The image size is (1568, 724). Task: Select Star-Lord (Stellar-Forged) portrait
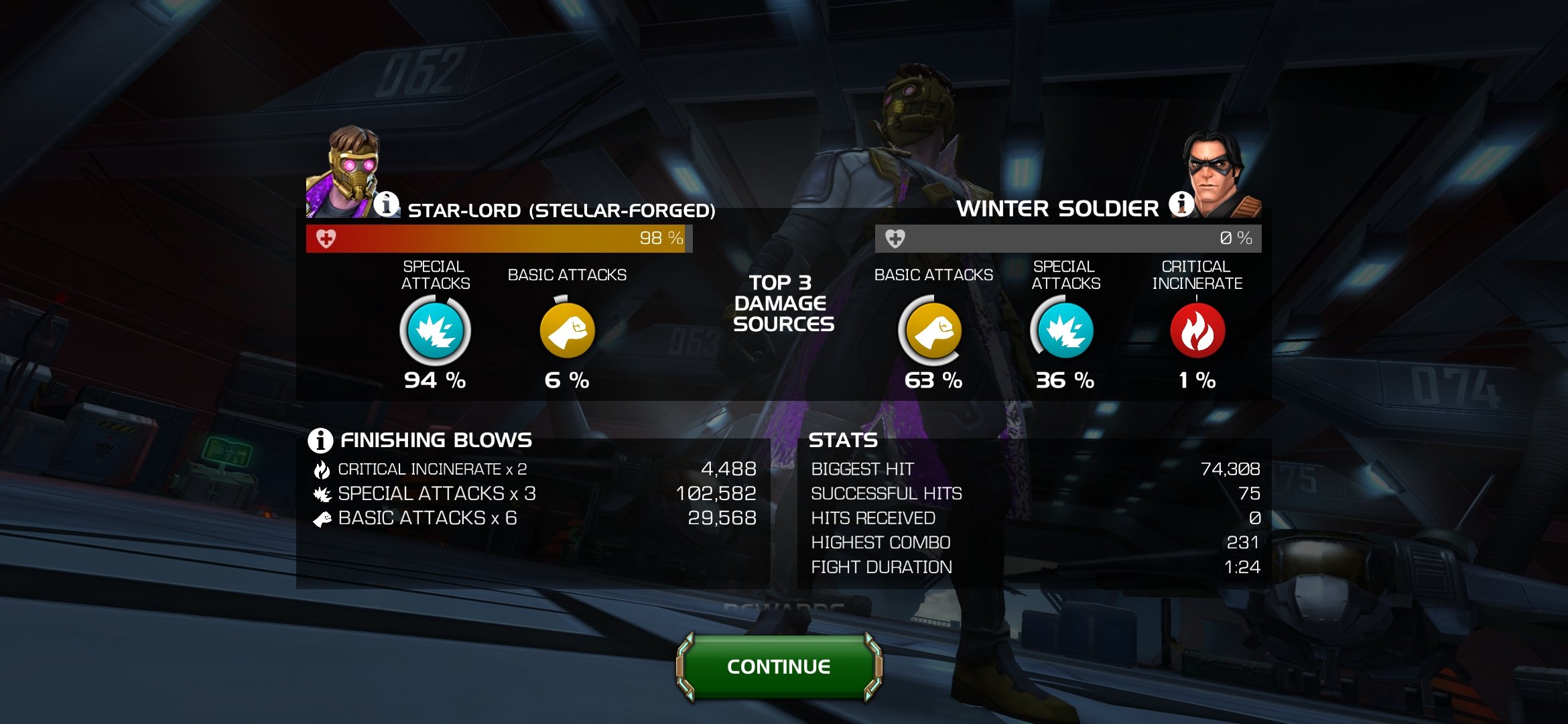pos(344,173)
